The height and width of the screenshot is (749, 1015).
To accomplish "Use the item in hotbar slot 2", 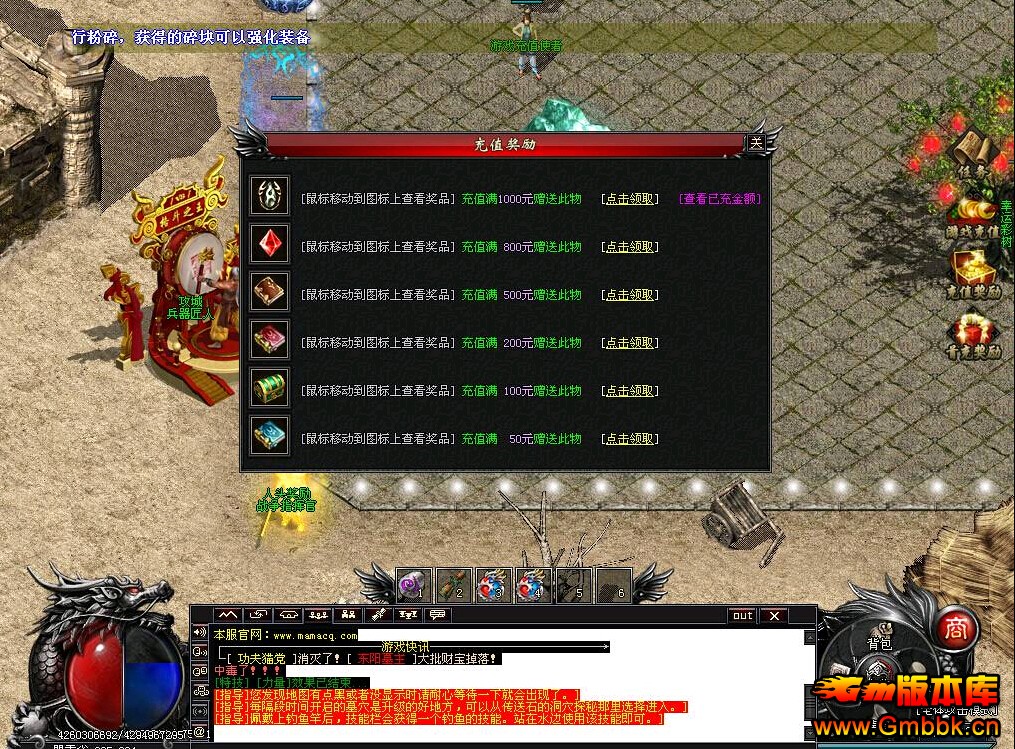I will pyautogui.click(x=454, y=586).
